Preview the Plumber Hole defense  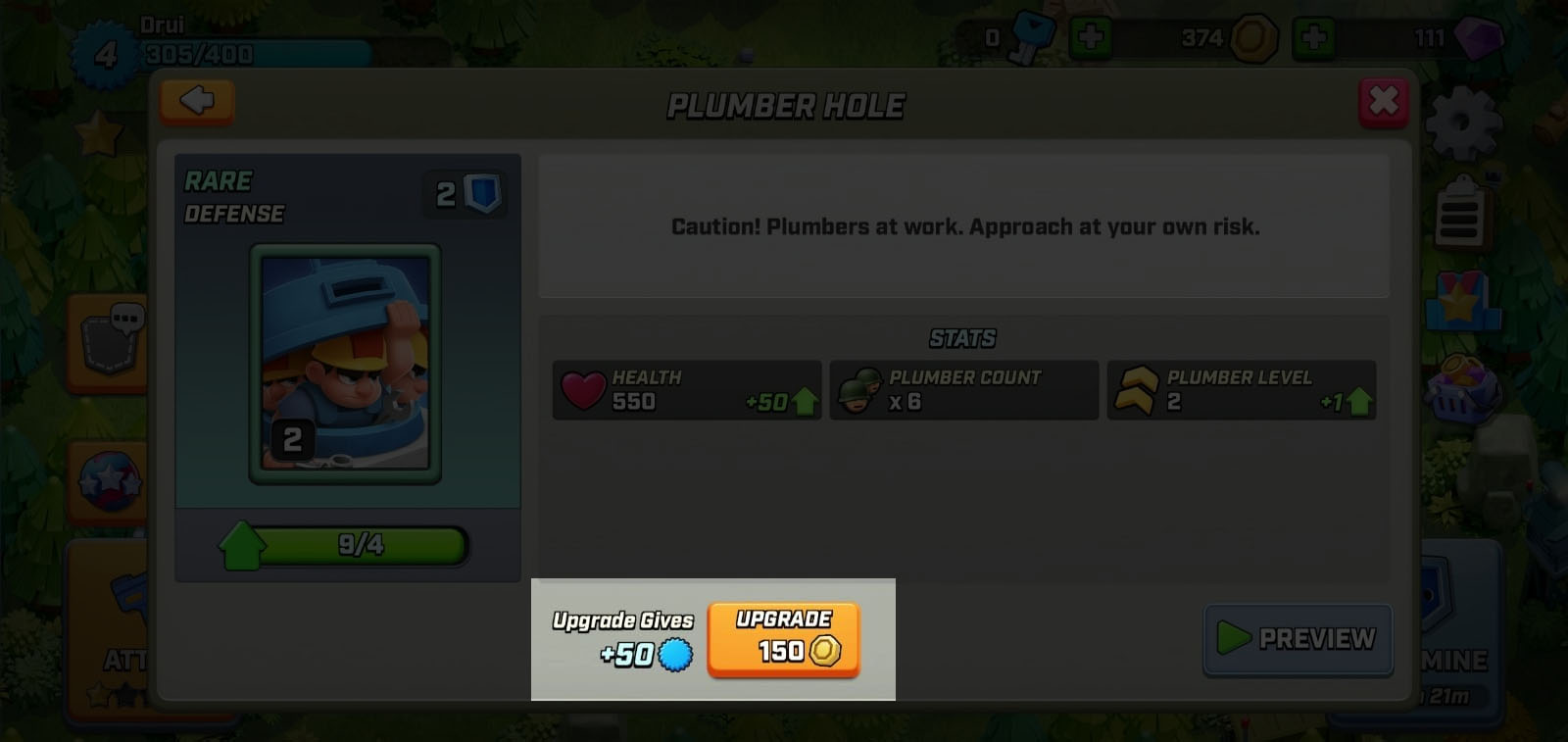pos(1298,639)
